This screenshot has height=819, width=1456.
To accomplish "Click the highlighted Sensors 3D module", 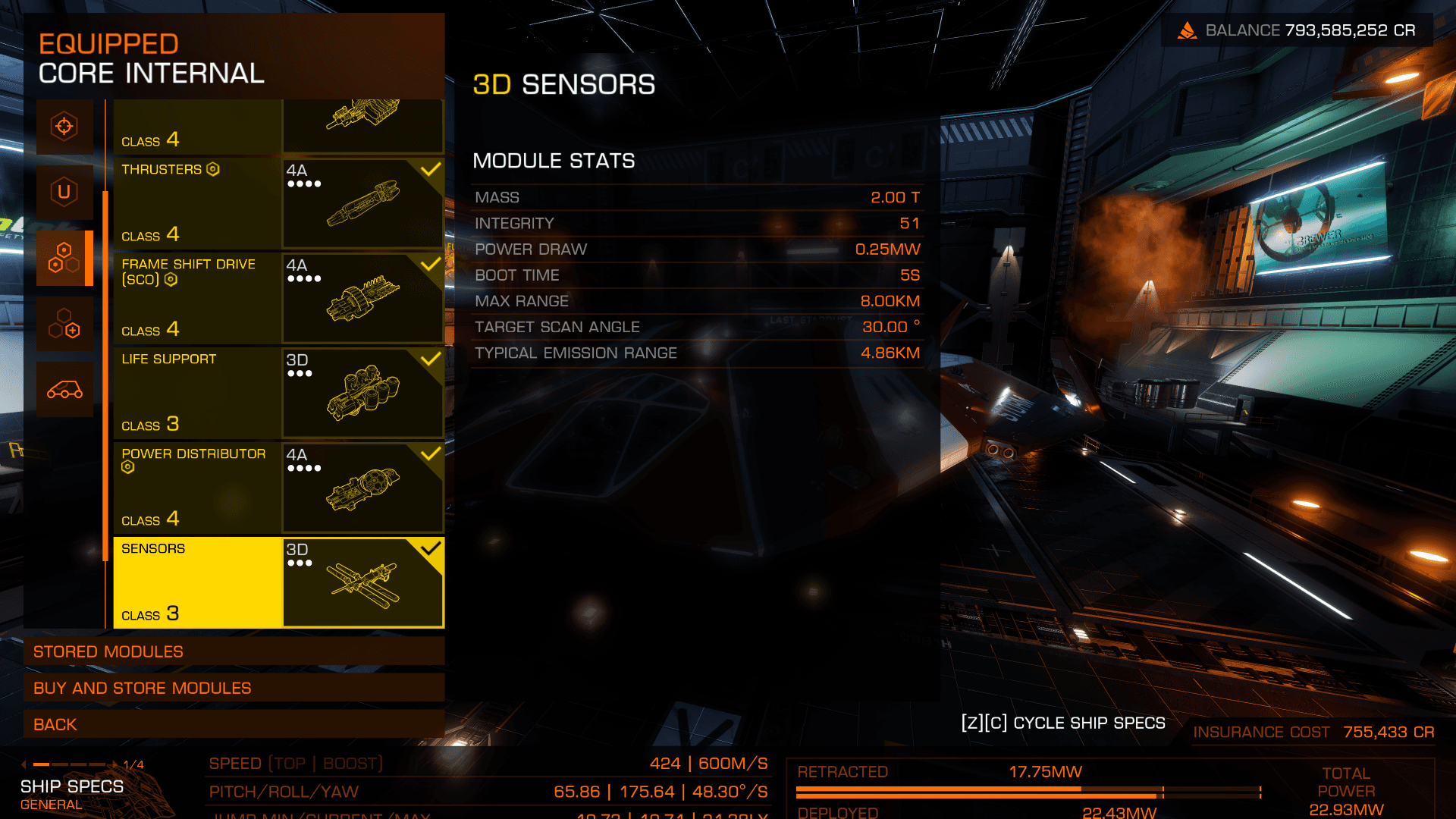I will tap(278, 582).
